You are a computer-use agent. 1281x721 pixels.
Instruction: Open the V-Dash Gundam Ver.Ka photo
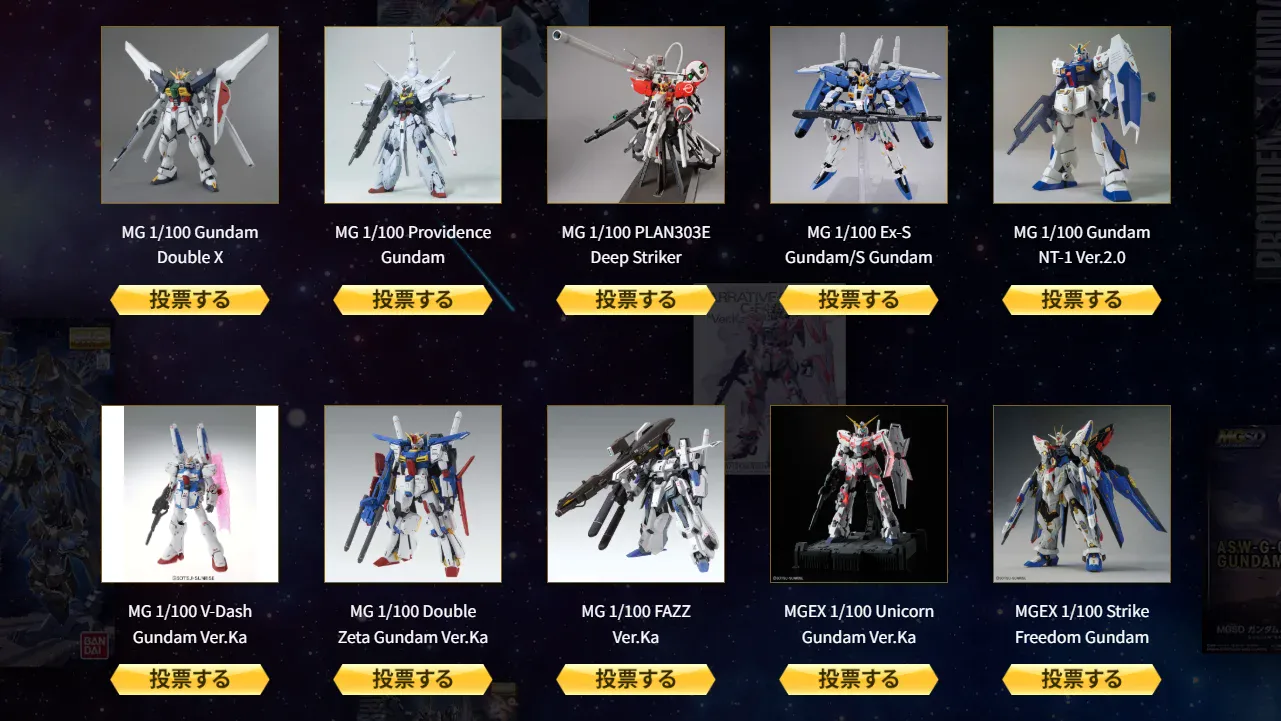click(x=190, y=494)
